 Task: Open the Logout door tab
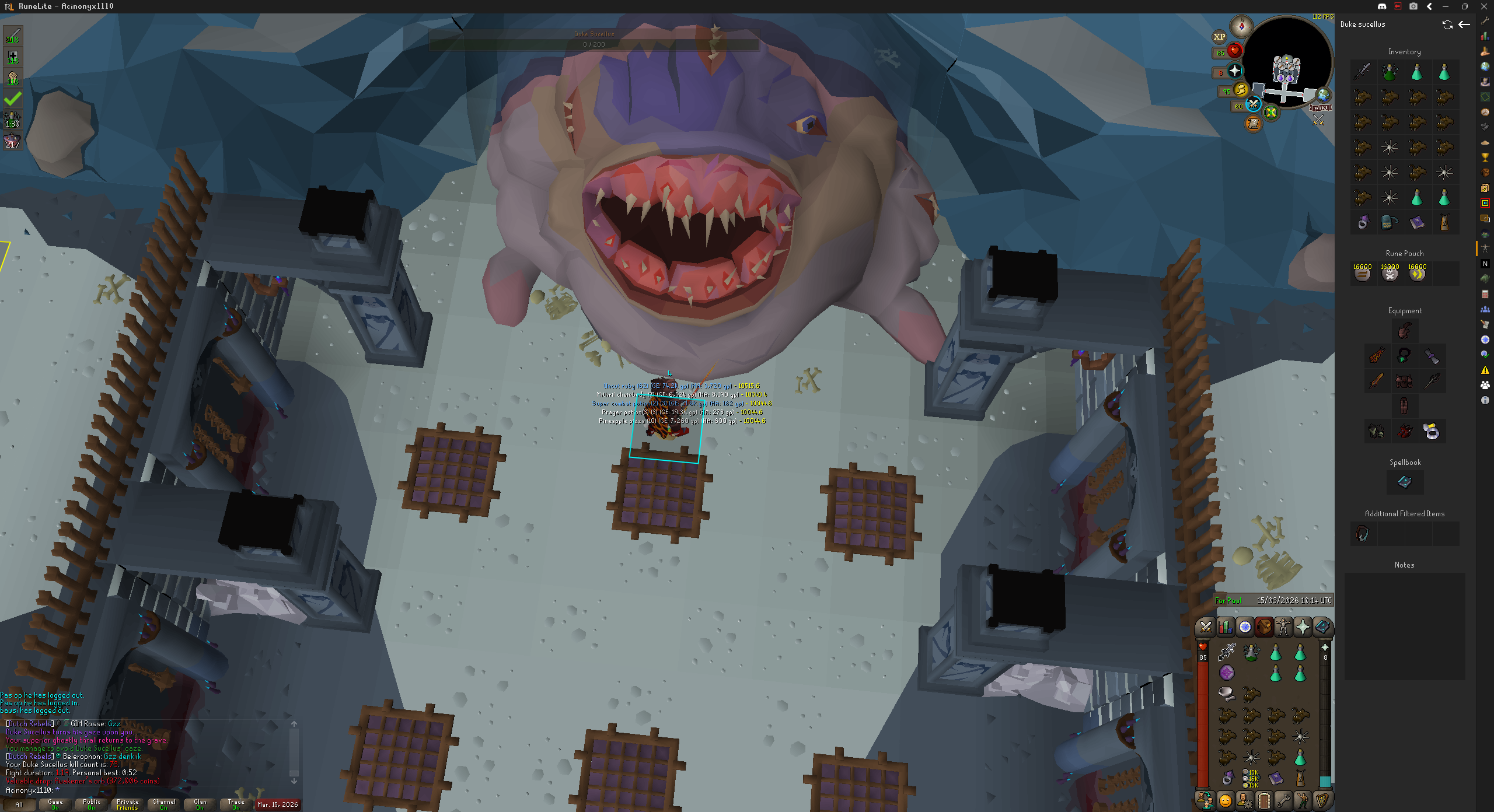pos(1264,800)
